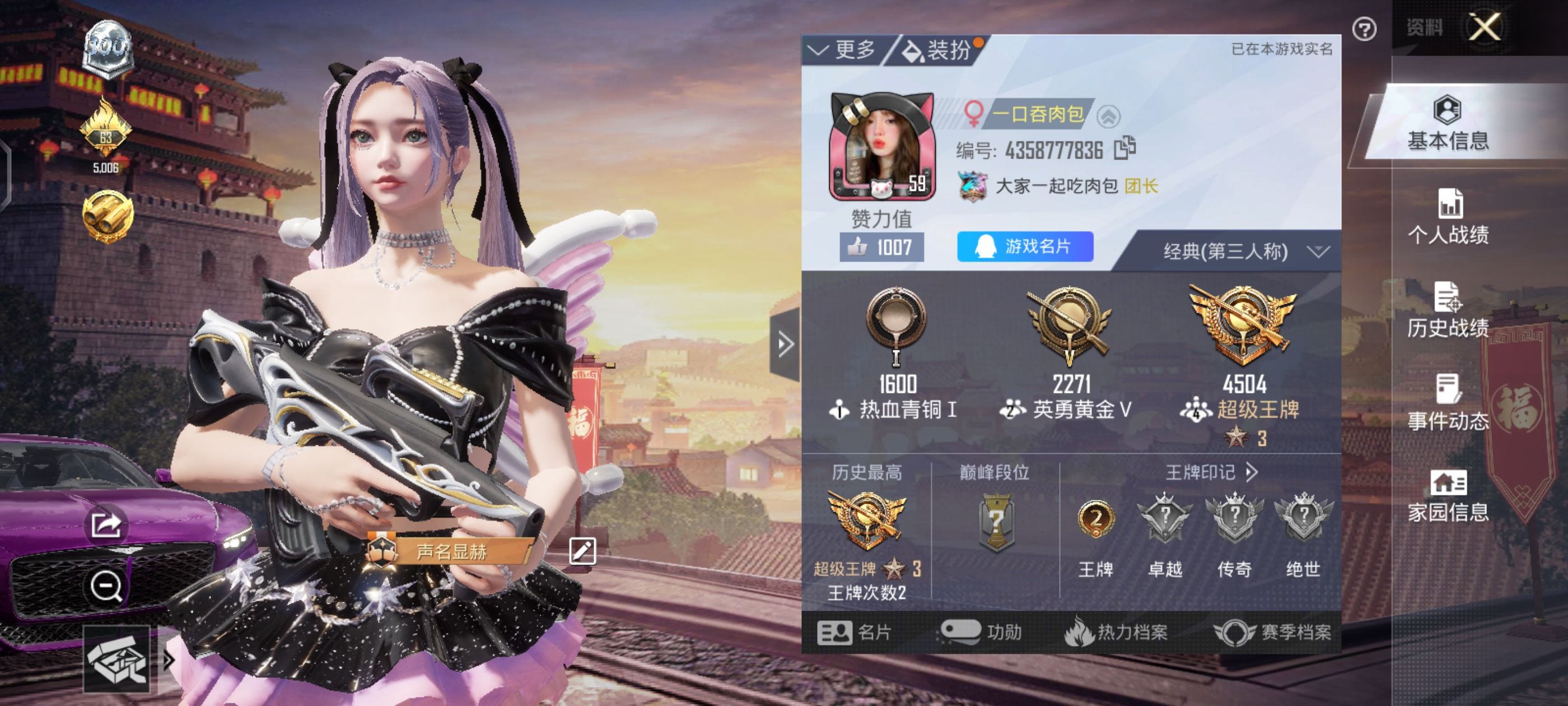Open the 经典(第三人称) mode dropdown

(1242, 251)
